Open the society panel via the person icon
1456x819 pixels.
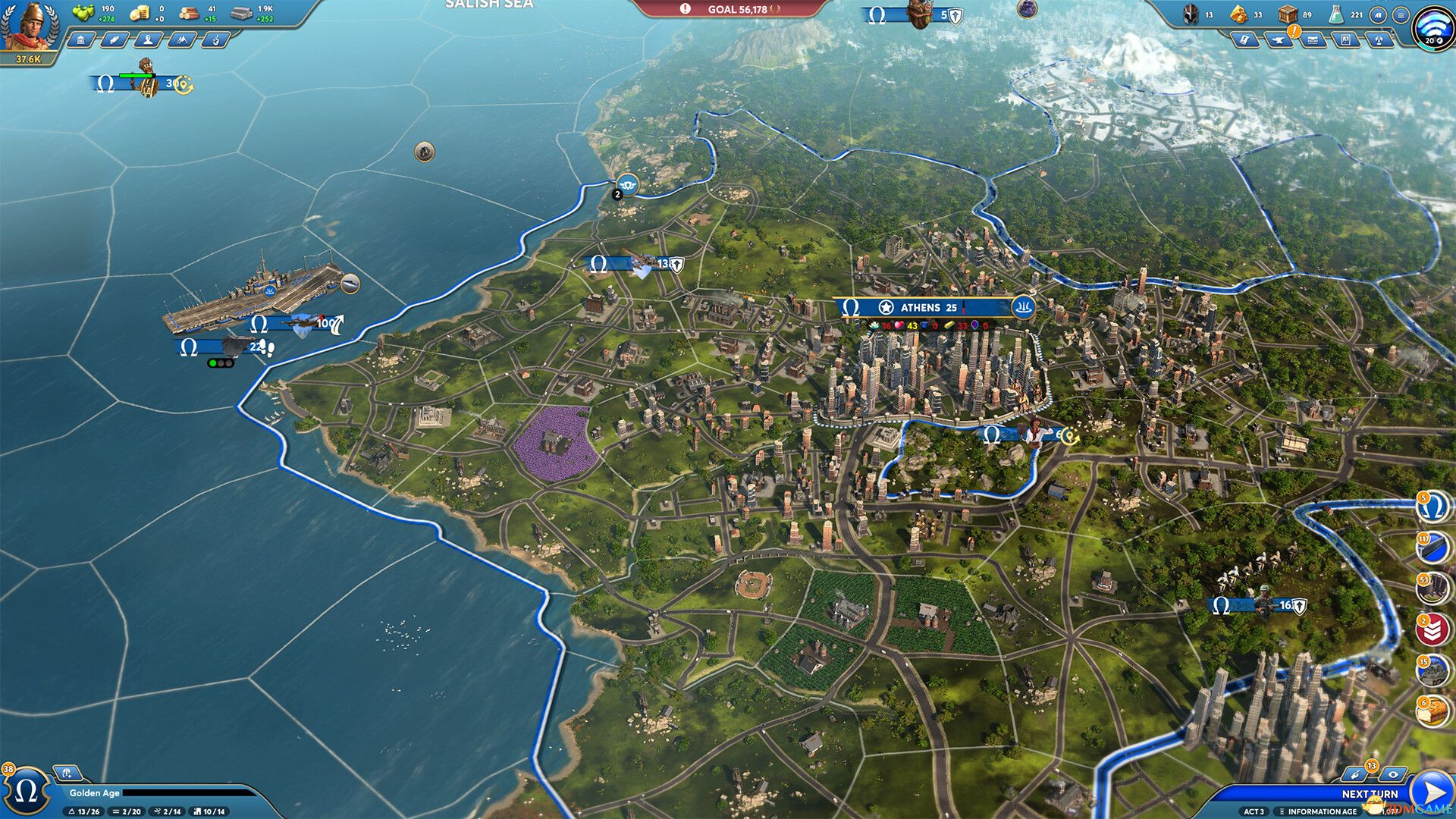pos(149,38)
